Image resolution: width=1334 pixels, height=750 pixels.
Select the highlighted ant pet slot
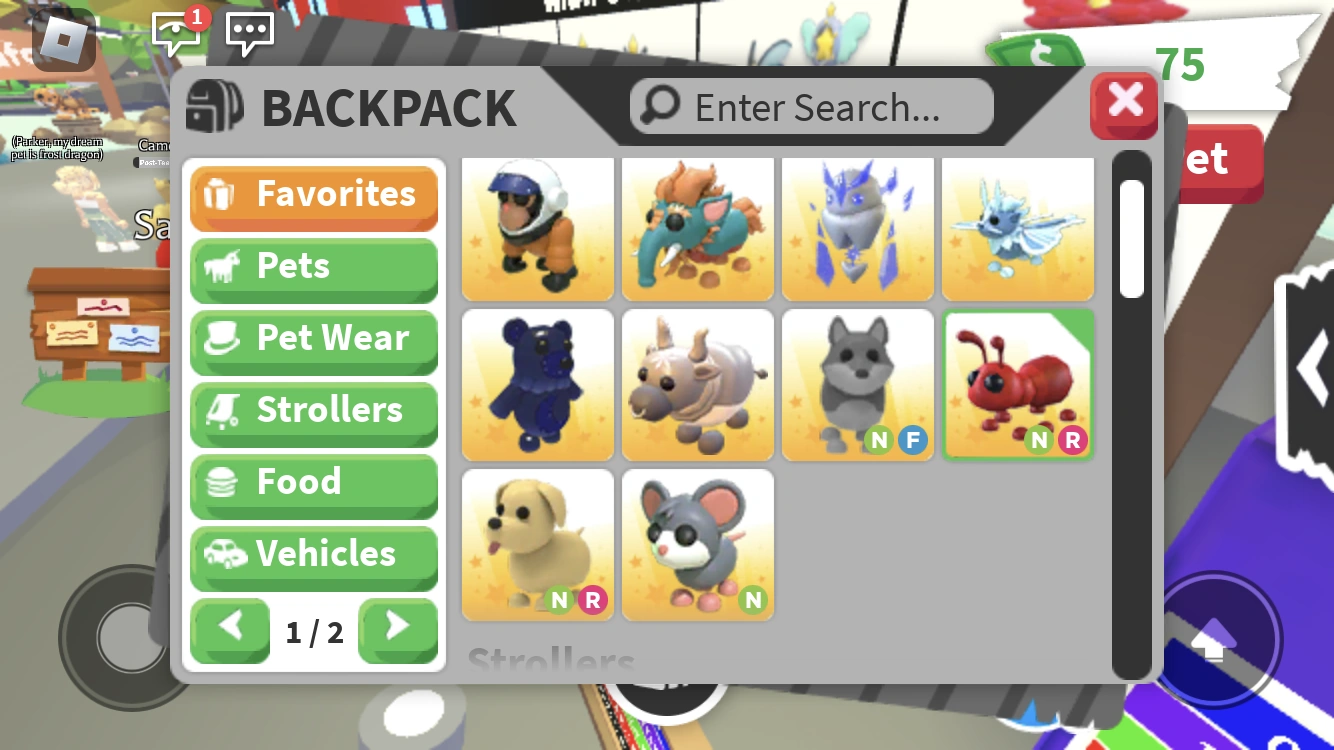tap(1018, 385)
